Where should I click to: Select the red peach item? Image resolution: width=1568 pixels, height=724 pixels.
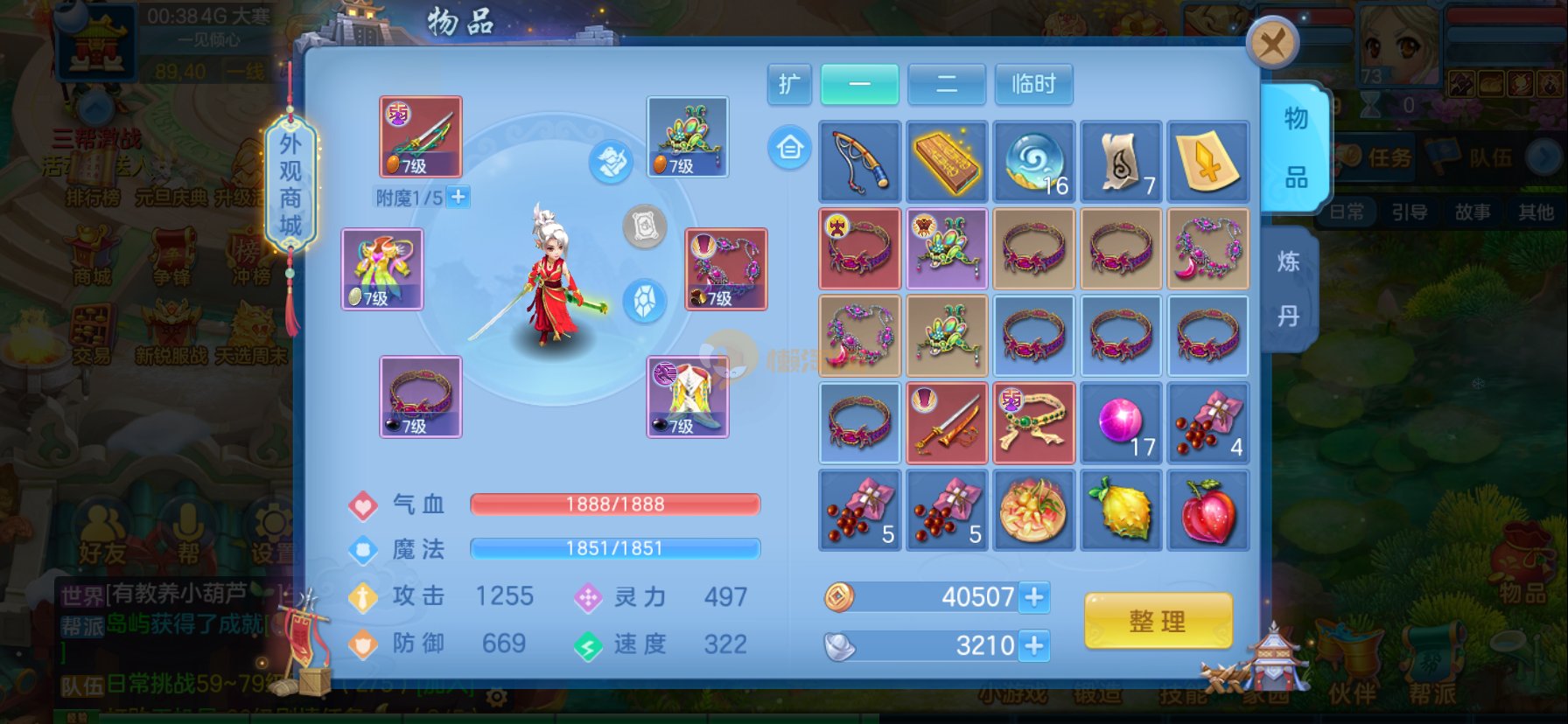[1208, 511]
